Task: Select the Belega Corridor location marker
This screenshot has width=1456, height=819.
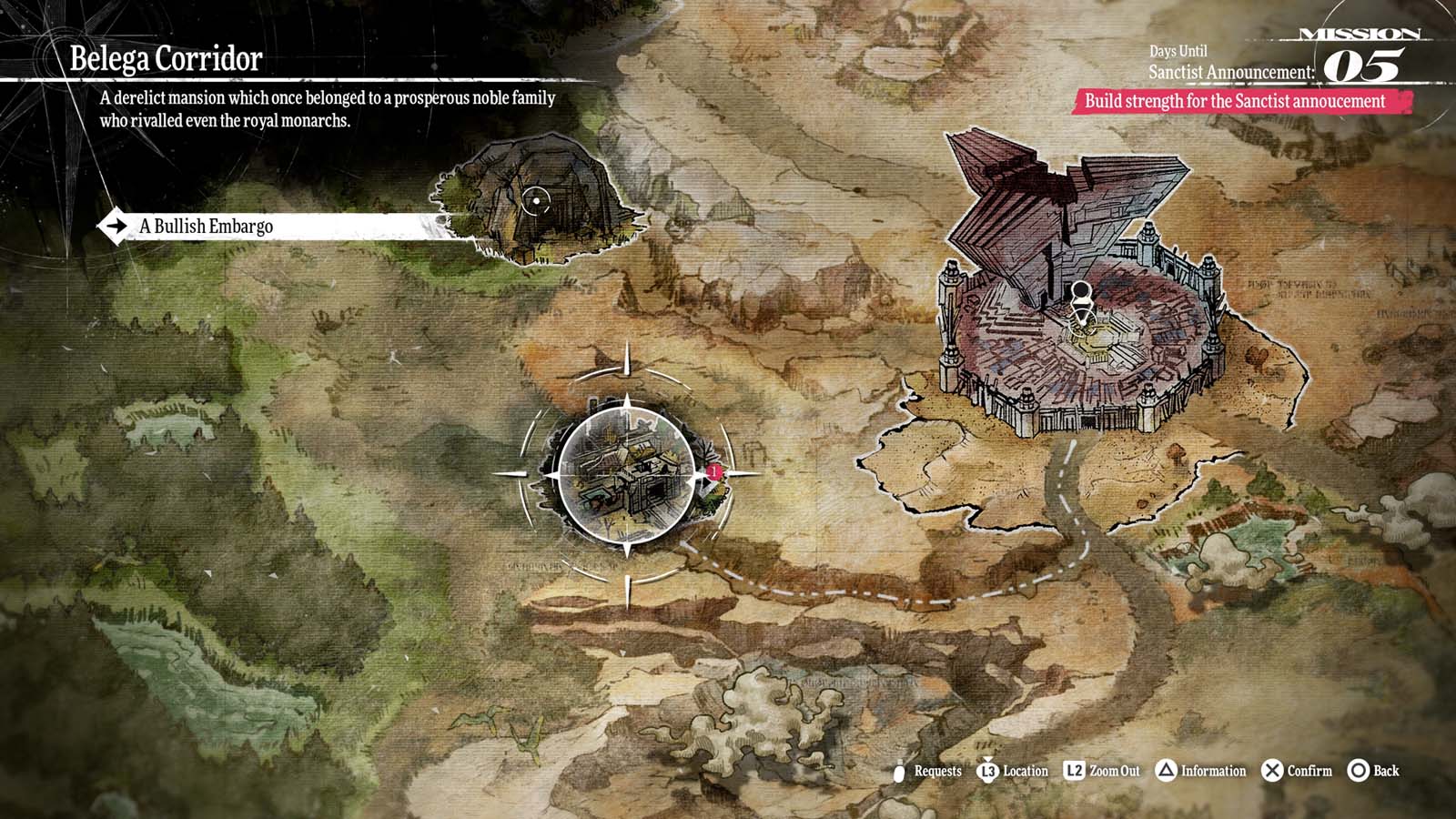Action: click(628, 473)
